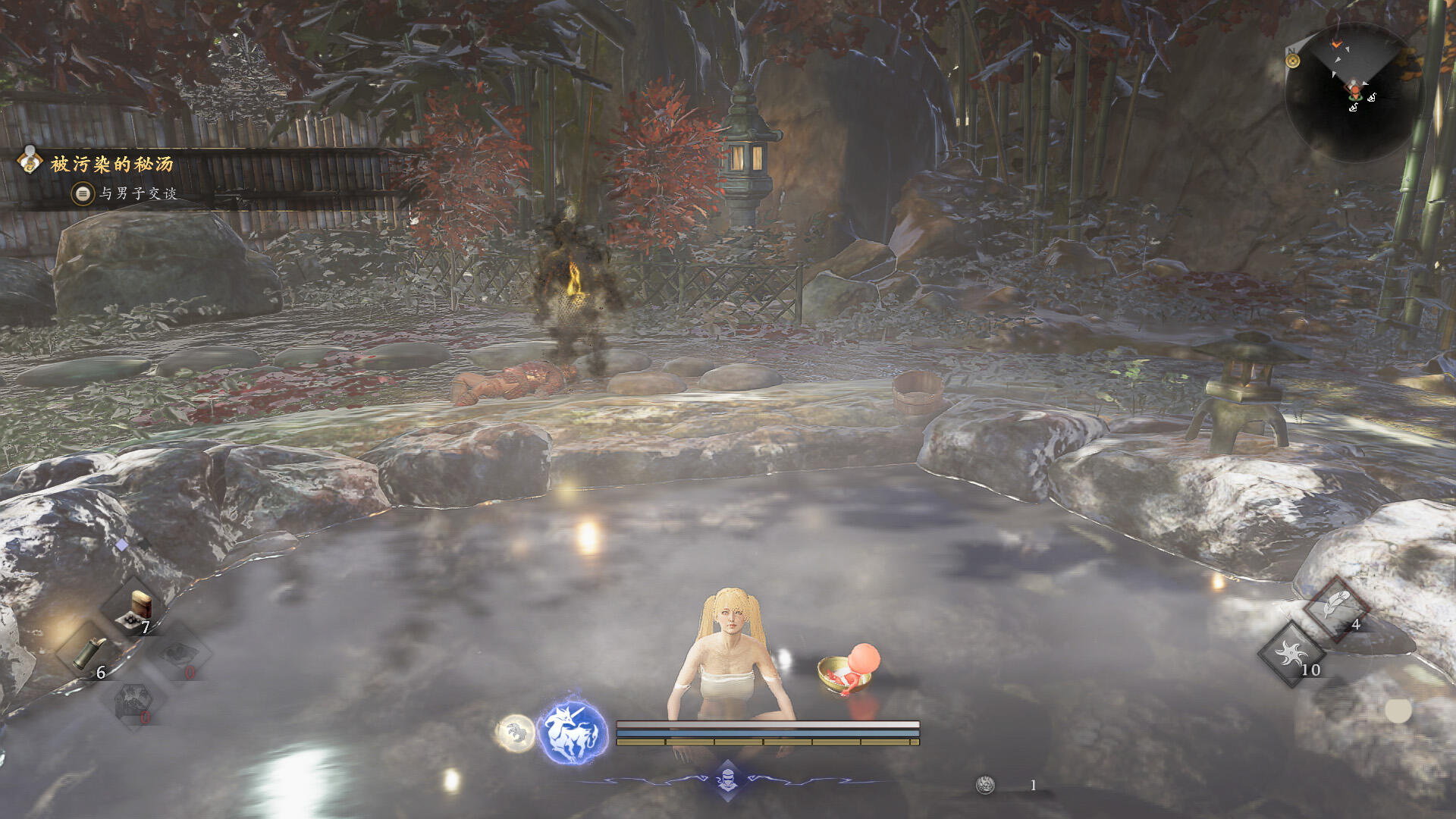The image size is (1456, 819).
Task: Select the shuriken slot showing 10
Action: [x=1291, y=654]
